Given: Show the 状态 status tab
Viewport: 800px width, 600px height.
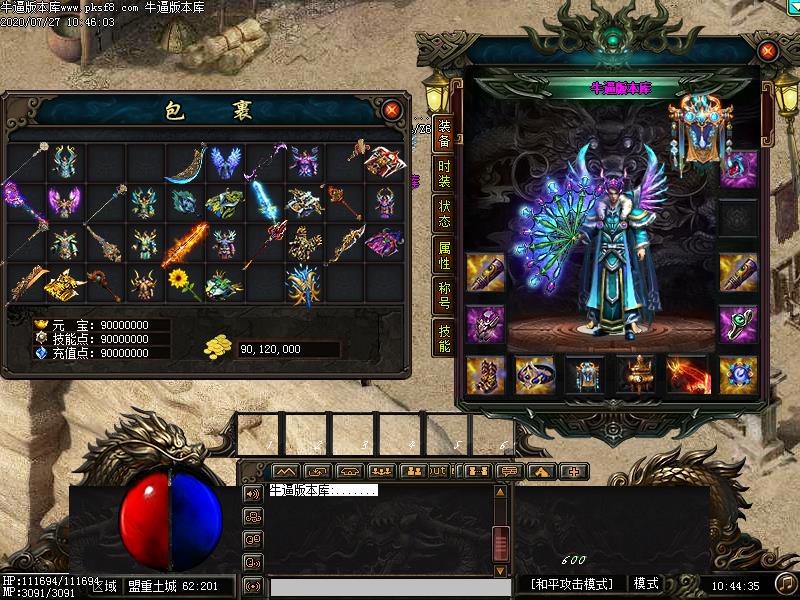Looking at the screenshot, I should click(444, 215).
